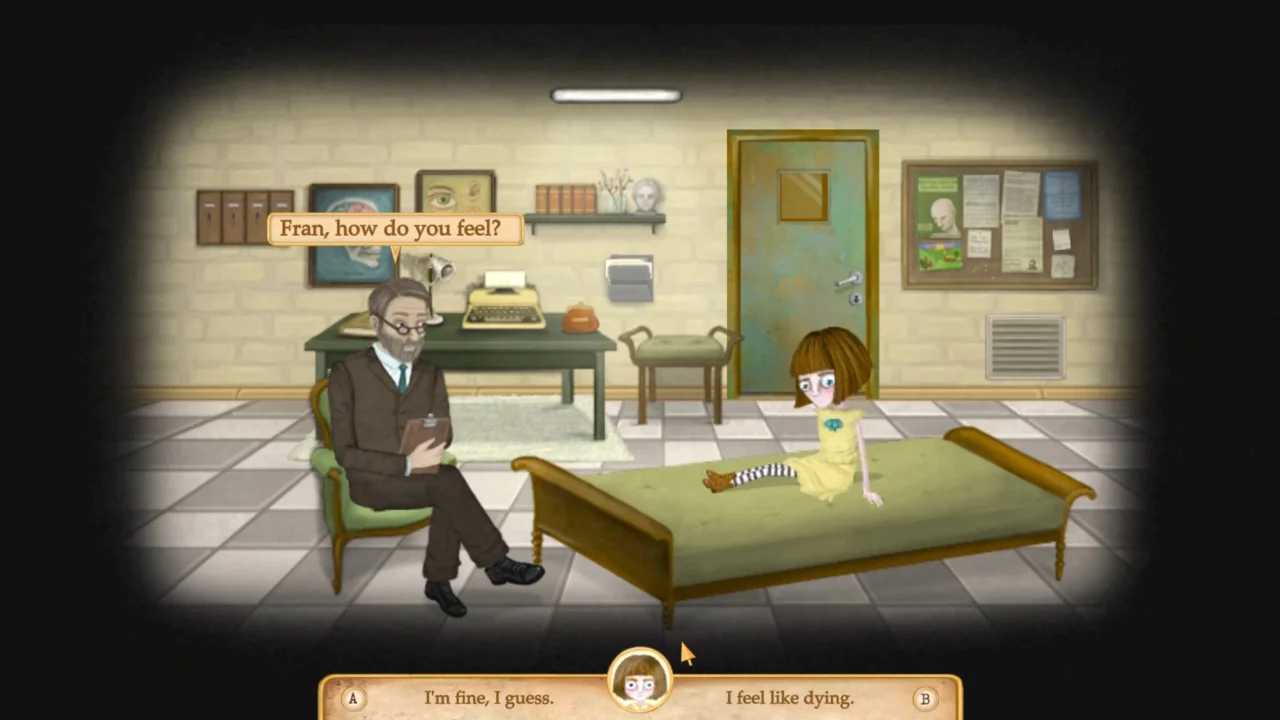1280x720 pixels.
Task: Click the ceiling lamp
Action: (x=614, y=94)
